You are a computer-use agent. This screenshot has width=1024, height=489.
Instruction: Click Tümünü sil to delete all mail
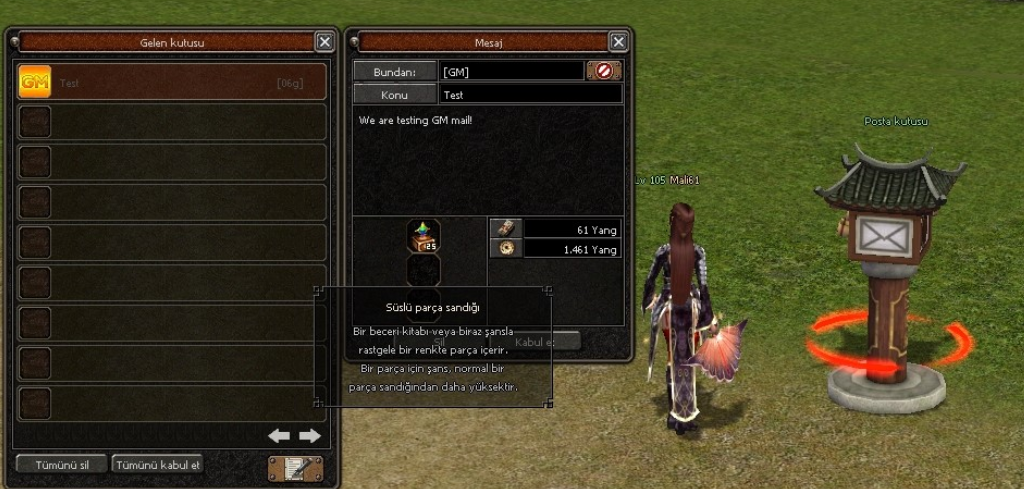[x=62, y=464]
